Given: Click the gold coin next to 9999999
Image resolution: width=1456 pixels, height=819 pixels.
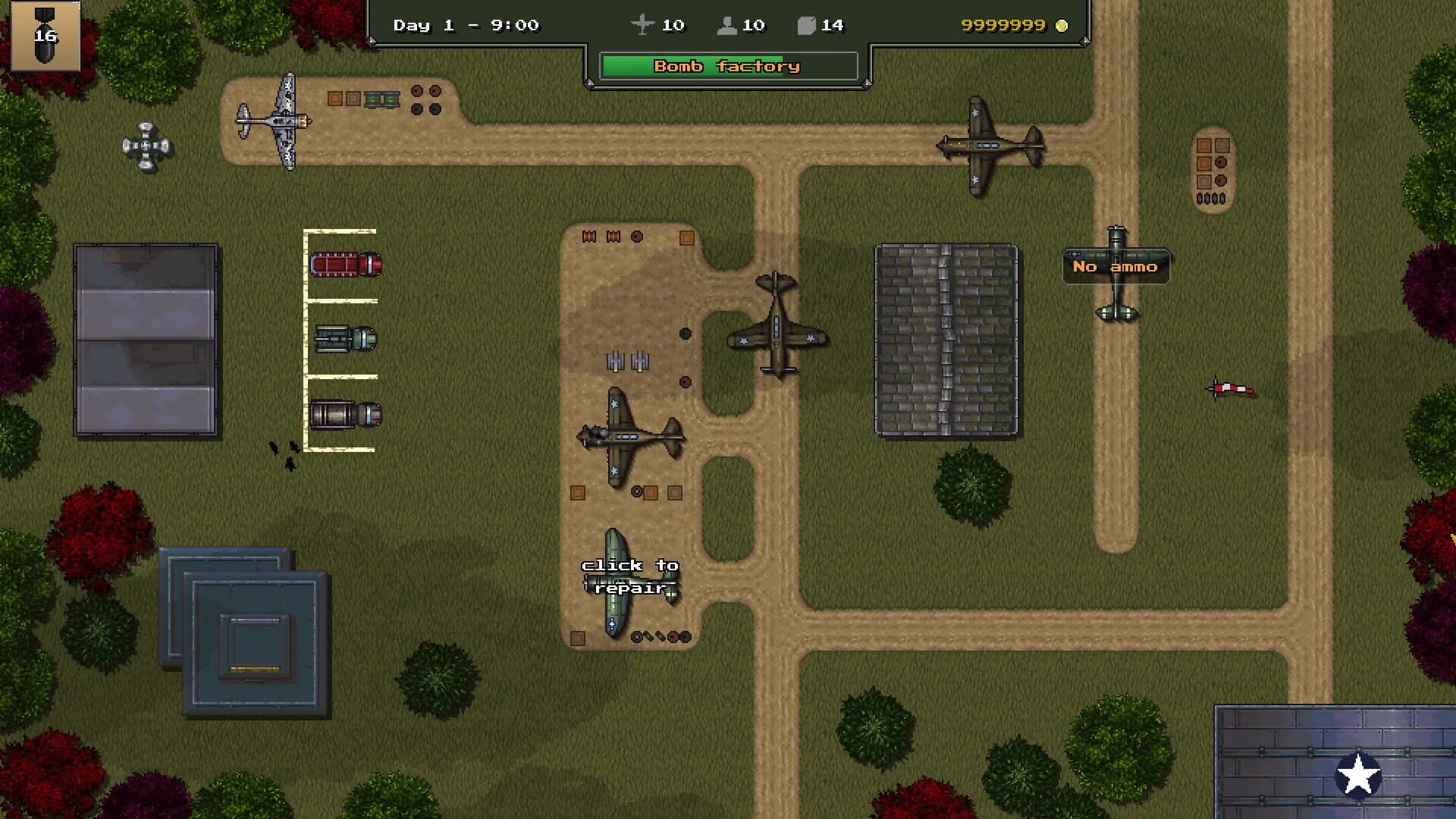Looking at the screenshot, I should tap(1062, 26).
